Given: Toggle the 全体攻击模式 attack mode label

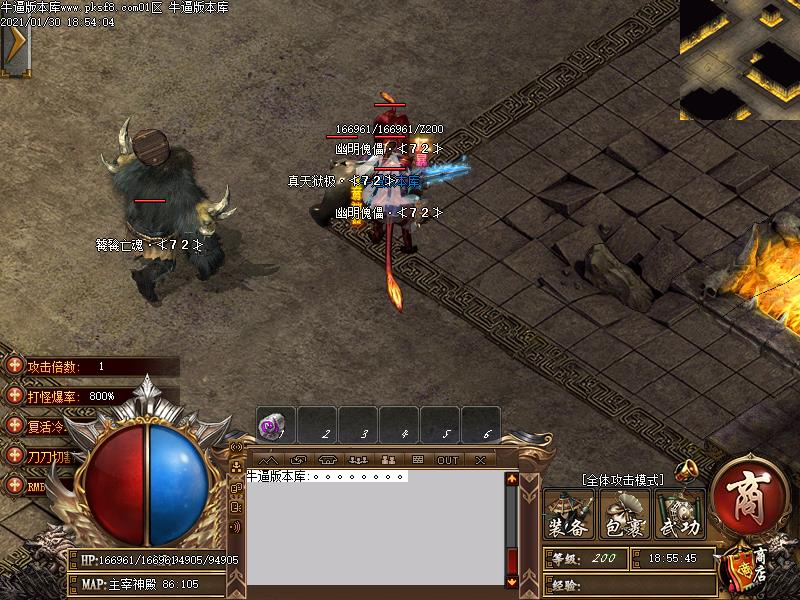Looking at the screenshot, I should click(621, 480).
